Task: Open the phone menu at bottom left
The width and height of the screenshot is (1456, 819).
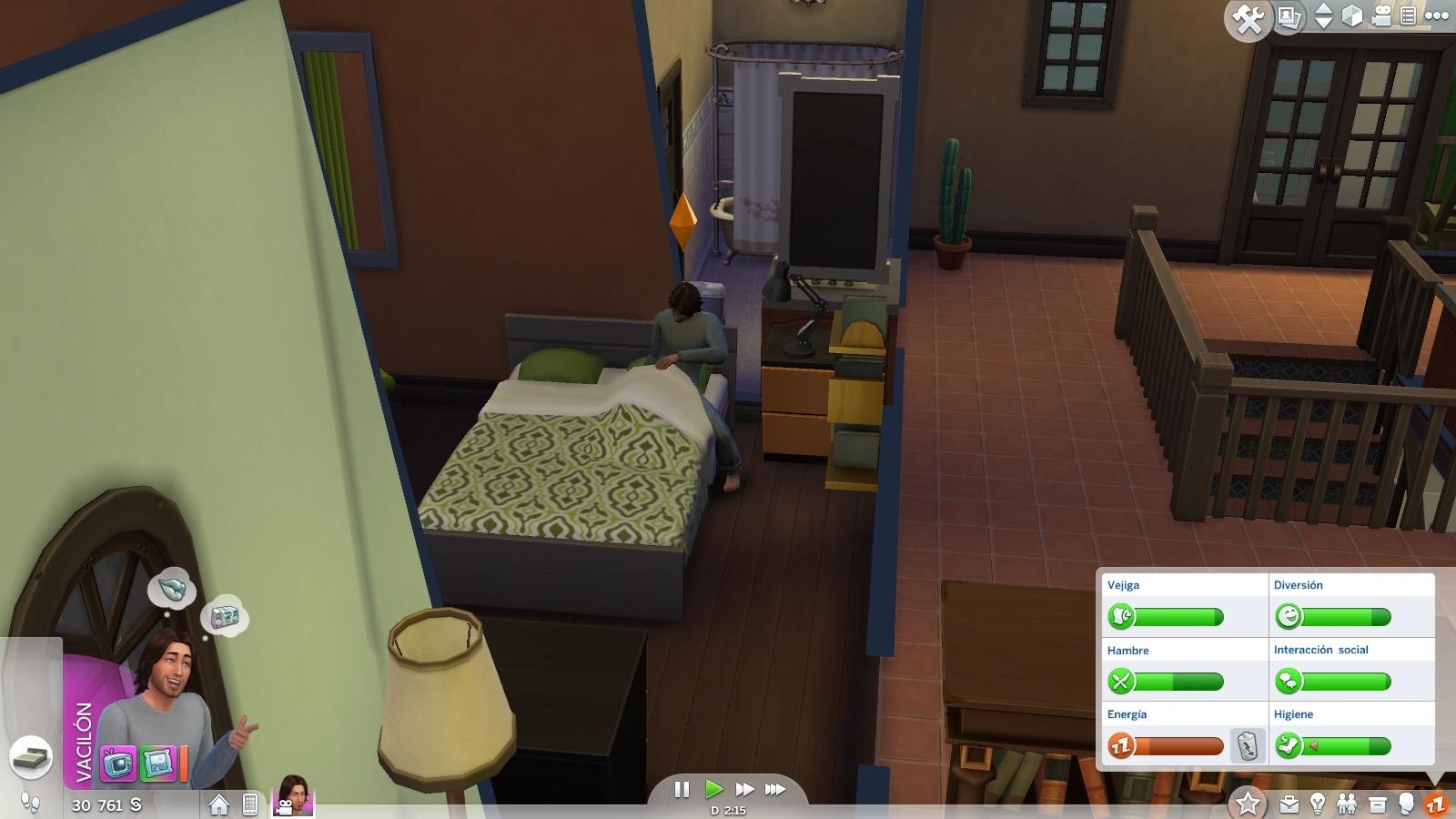Action: 251,804
